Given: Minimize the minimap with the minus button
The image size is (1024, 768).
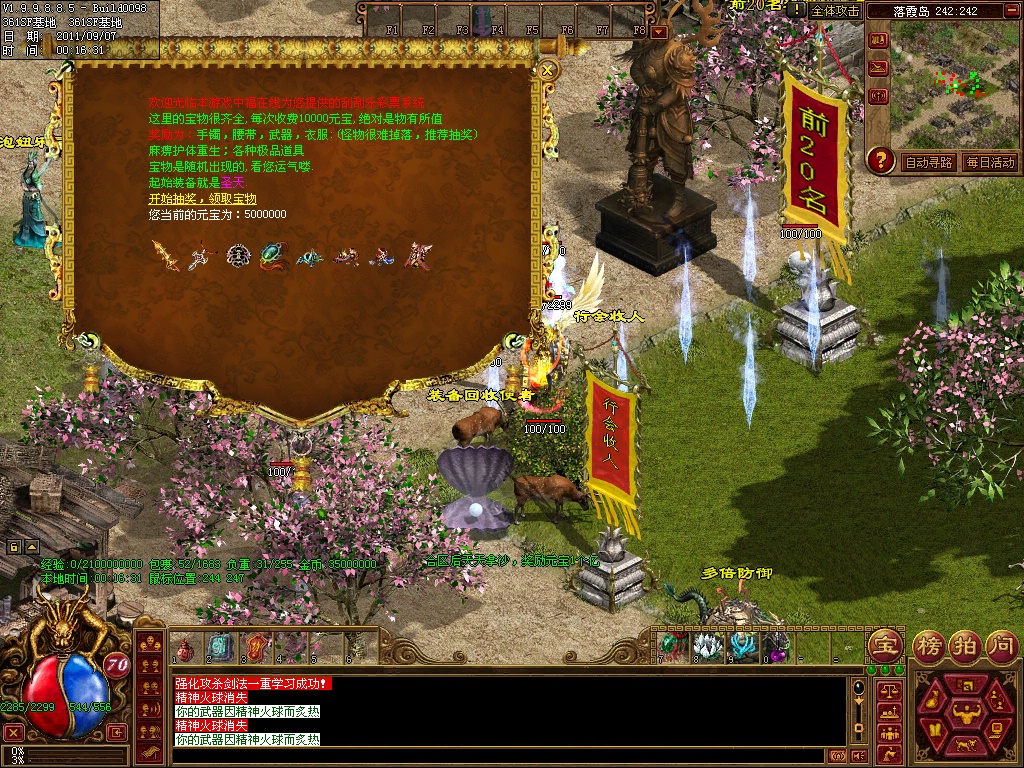Looking at the screenshot, I should (1012, 10).
